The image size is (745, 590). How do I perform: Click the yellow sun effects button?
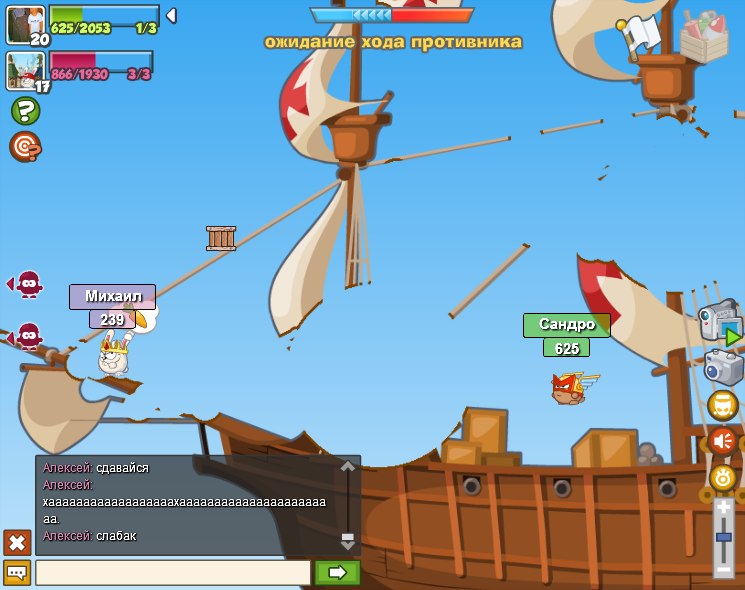pyautogui.click(x=723, y=477)
